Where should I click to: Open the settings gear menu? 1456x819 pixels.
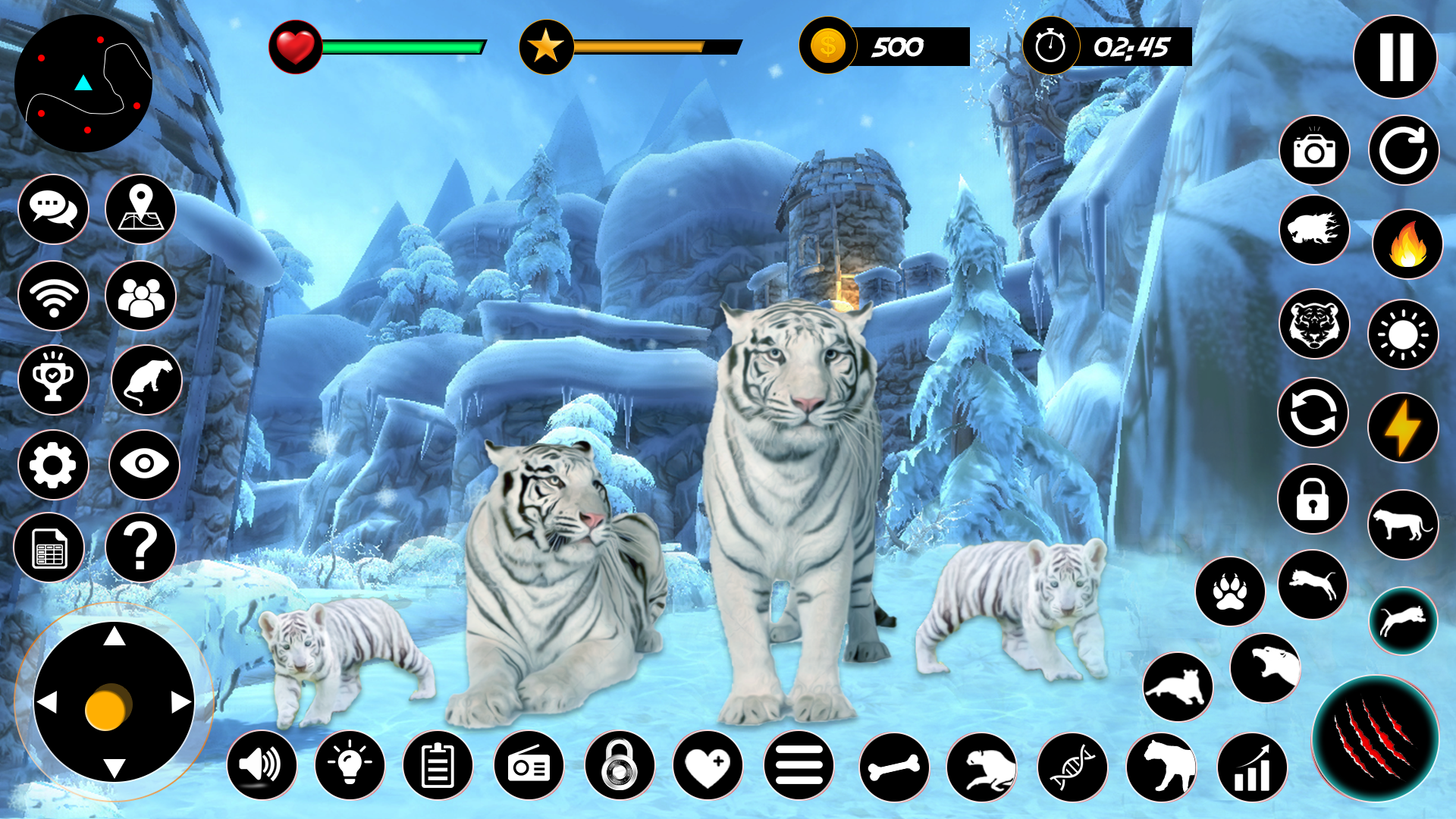[x=52, y=464]
